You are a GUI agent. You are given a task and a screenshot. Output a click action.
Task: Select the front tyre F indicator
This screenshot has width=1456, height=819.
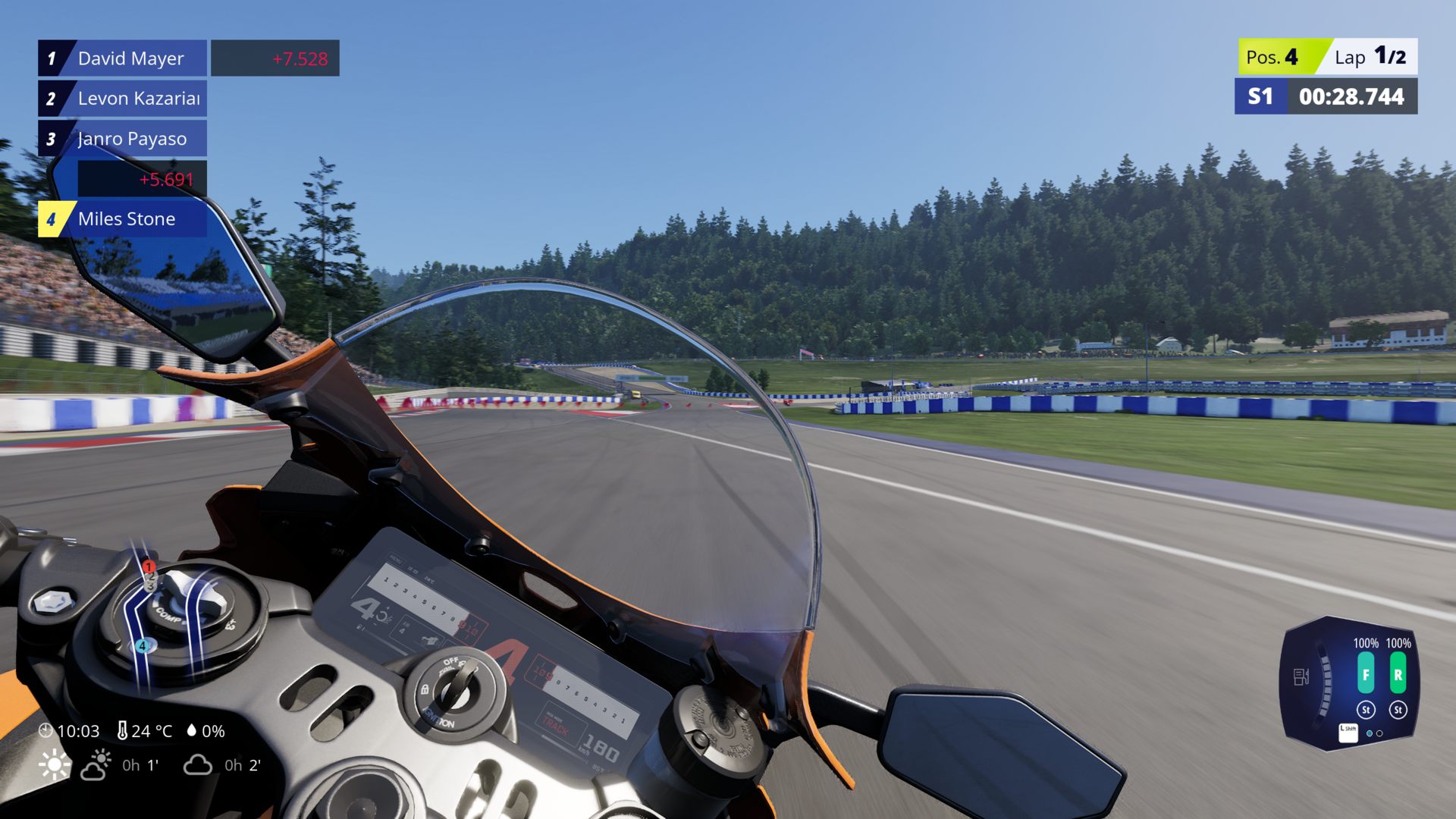(x=1365, y=674)
